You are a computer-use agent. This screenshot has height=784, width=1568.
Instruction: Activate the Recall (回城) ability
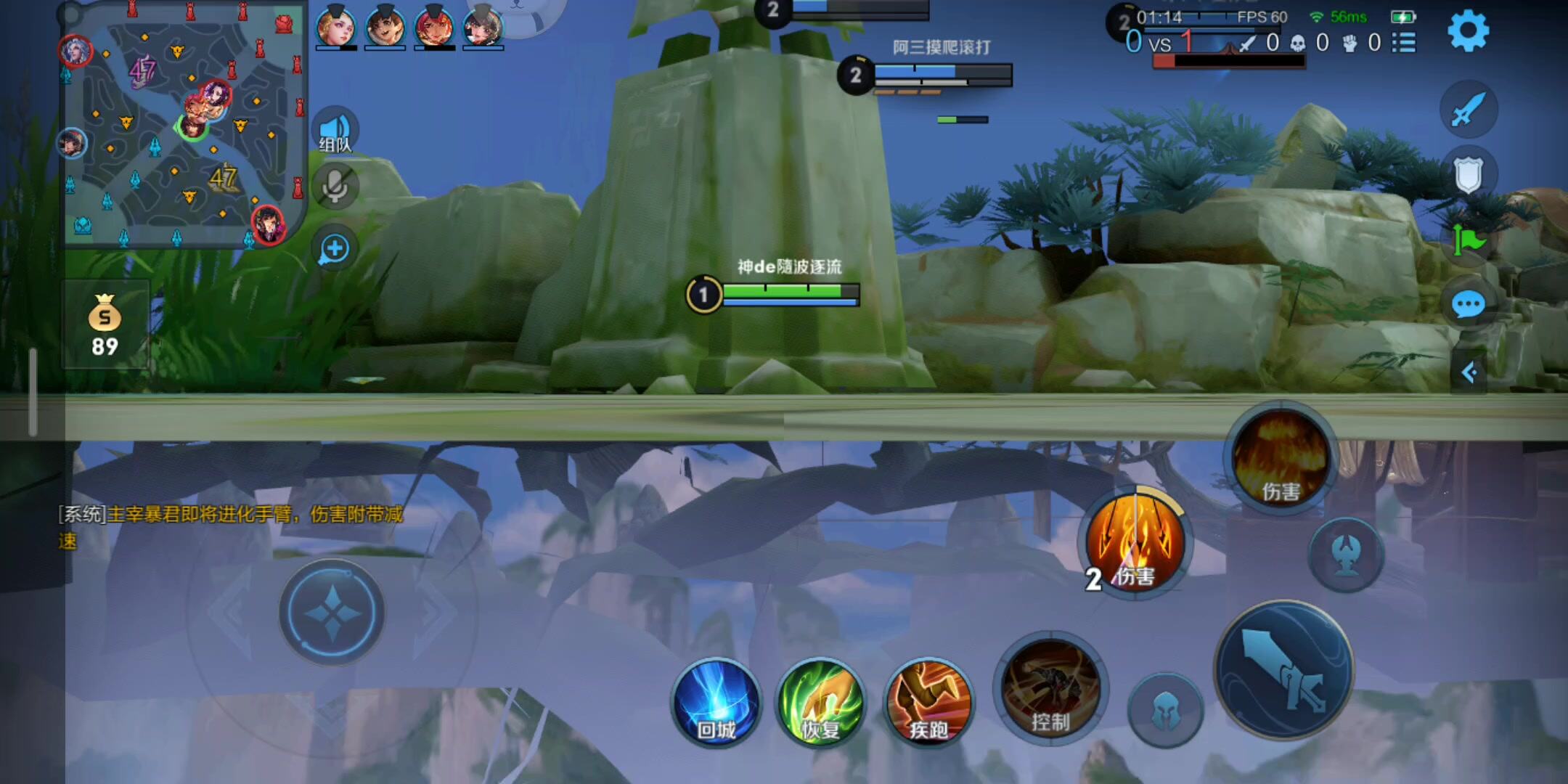coord(716,703)
